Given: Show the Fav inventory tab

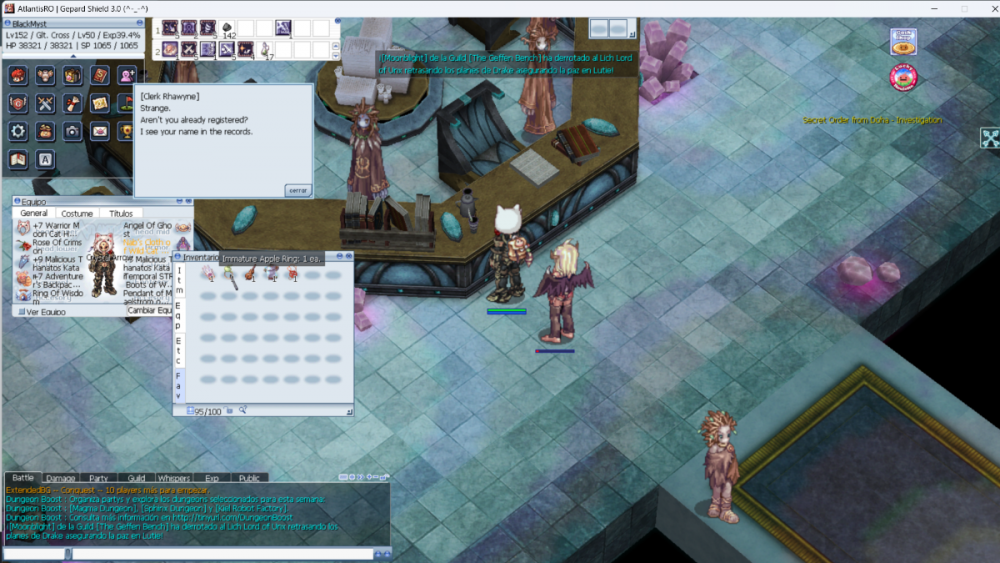Looking at the screenshot, I should 179,385.
